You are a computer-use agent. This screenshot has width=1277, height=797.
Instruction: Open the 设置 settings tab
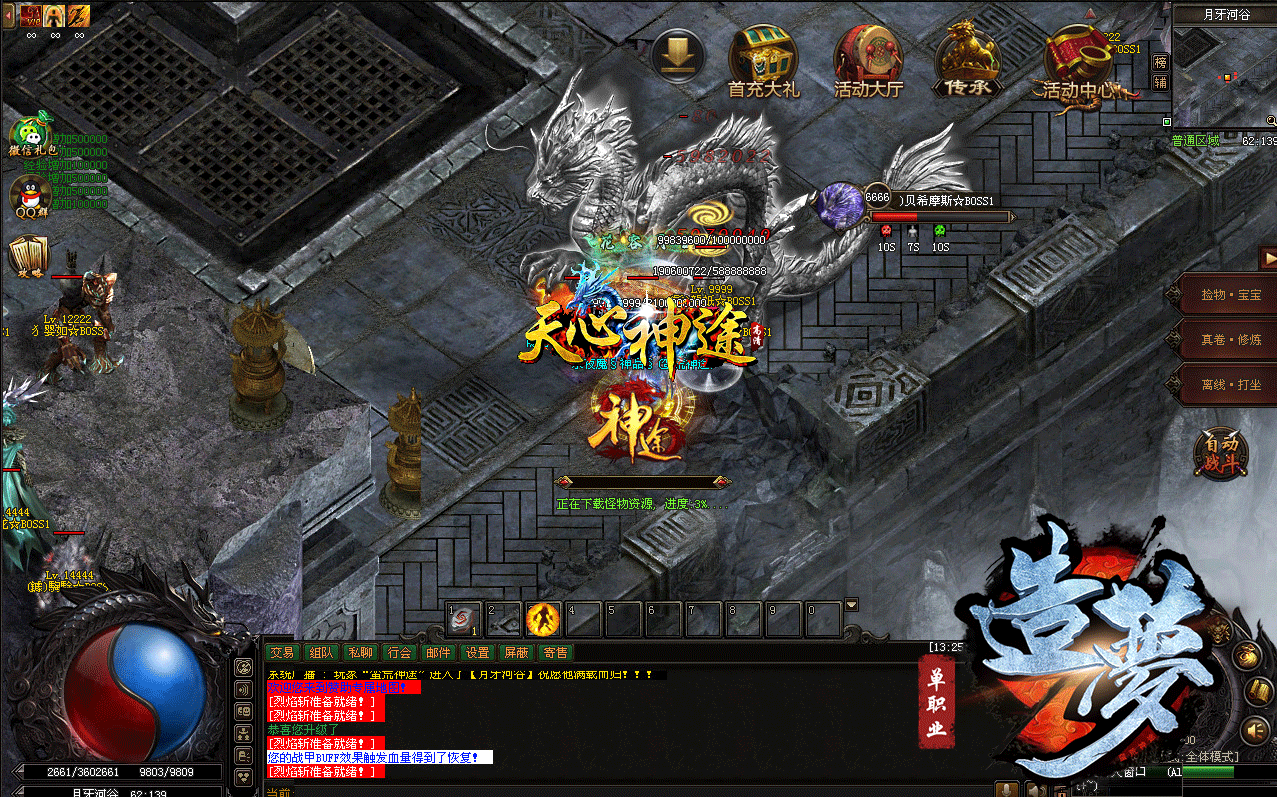pos(478,652)
